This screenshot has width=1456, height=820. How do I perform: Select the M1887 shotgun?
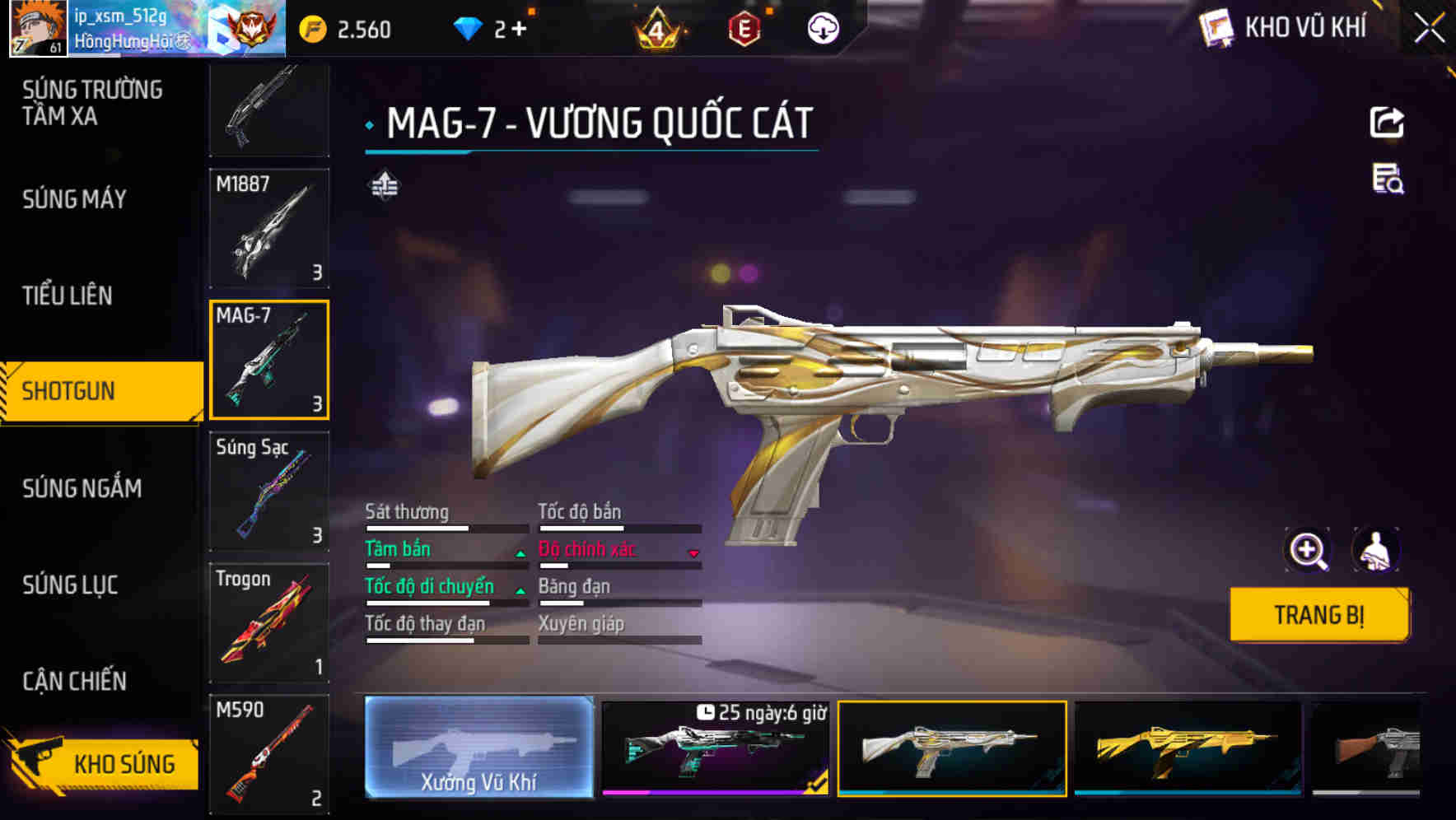click(x=269, y=228)
